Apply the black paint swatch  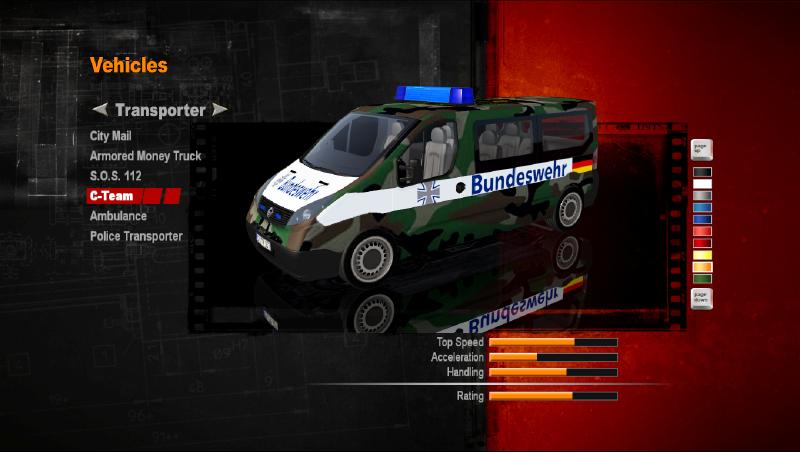pyautogui.click(x=701, y=172)
